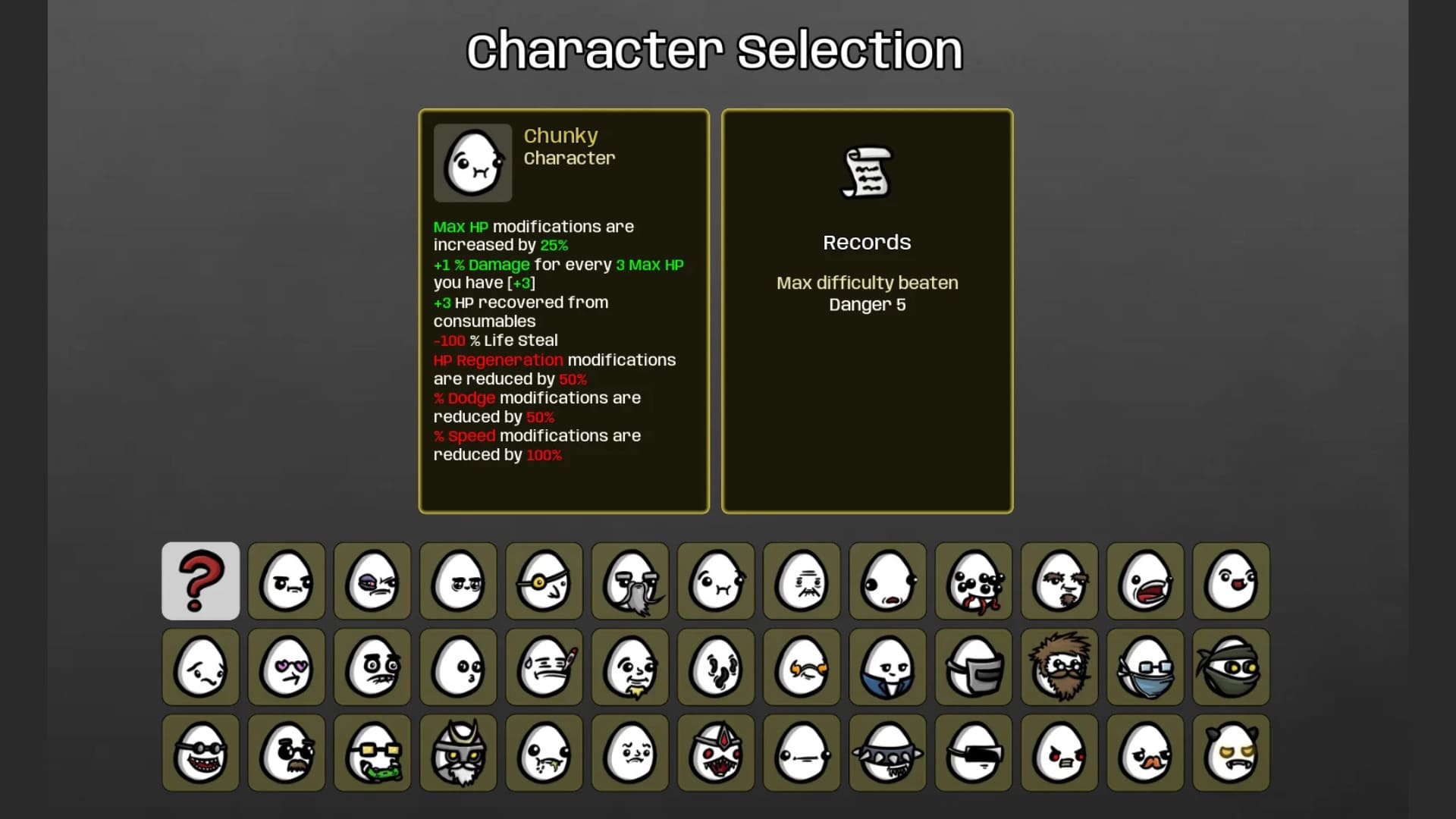Pick the cyborg with black visor eyes

(x=974, y=753)
